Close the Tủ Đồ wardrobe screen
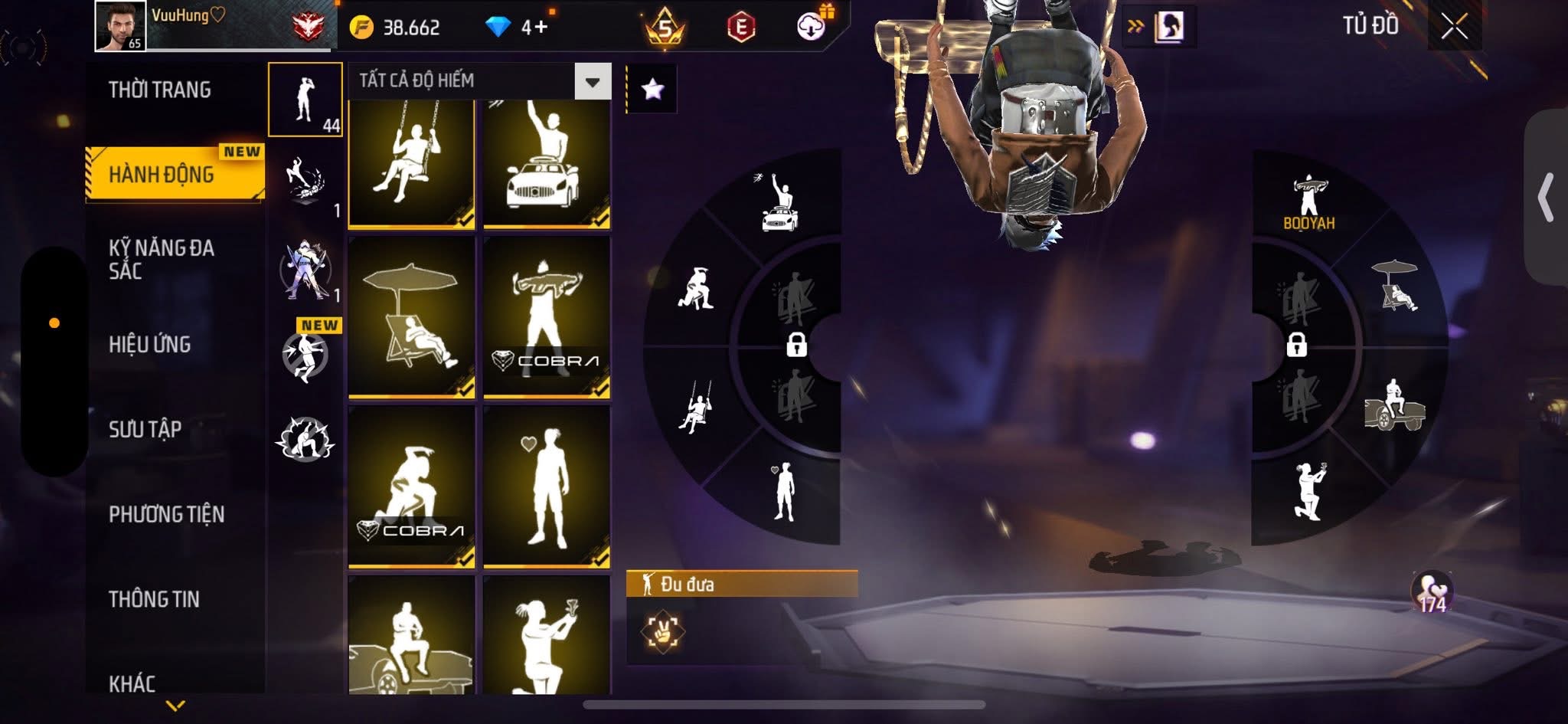 coord(1454,28)
